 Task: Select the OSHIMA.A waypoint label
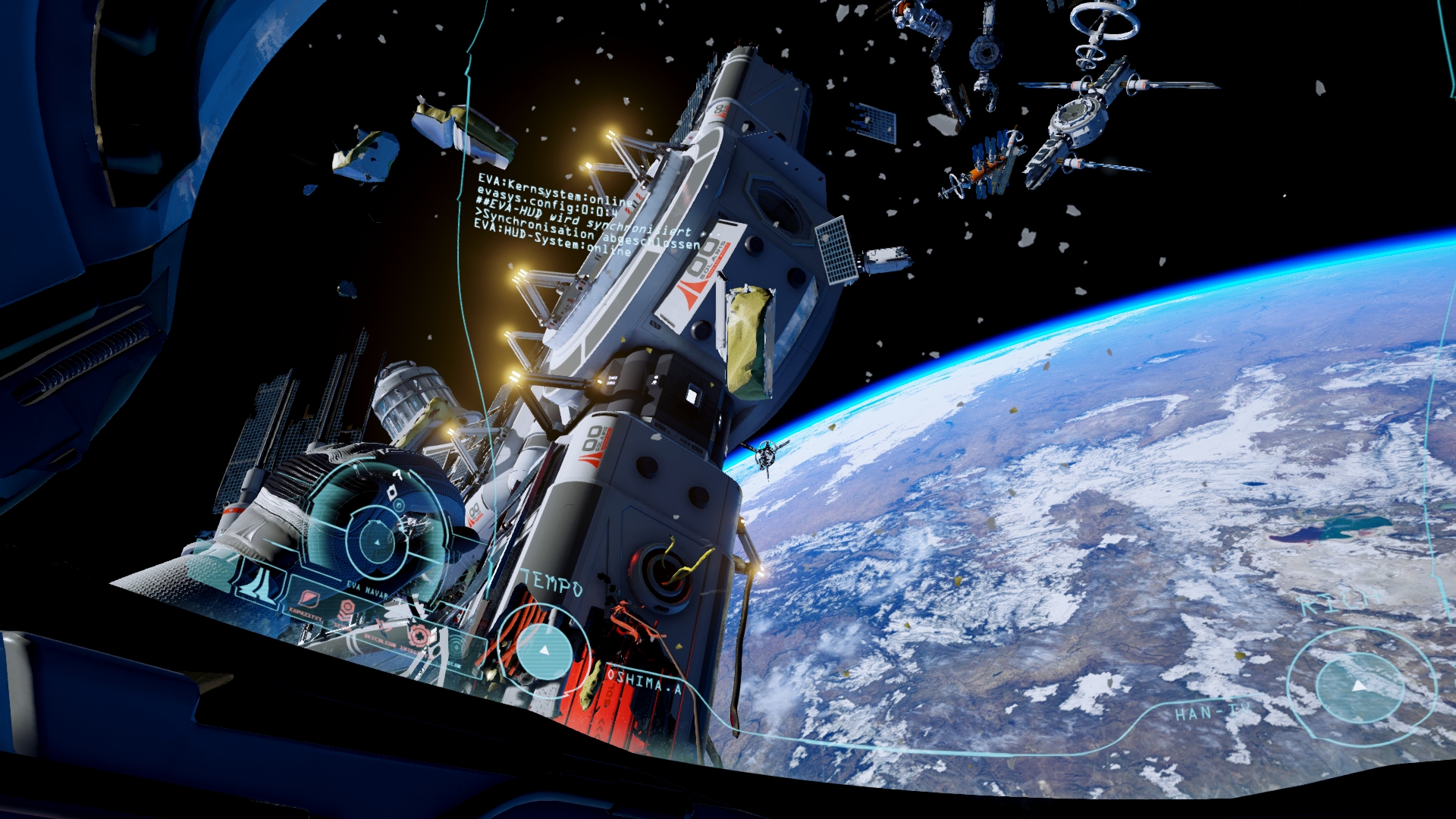pyautogui.click(x=643, y=680)
